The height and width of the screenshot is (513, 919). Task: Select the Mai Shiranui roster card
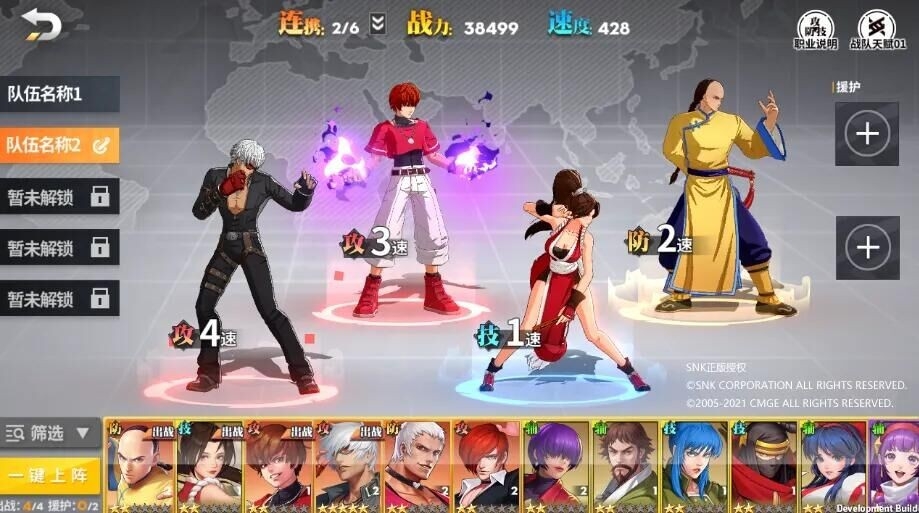tap(210, 466)
